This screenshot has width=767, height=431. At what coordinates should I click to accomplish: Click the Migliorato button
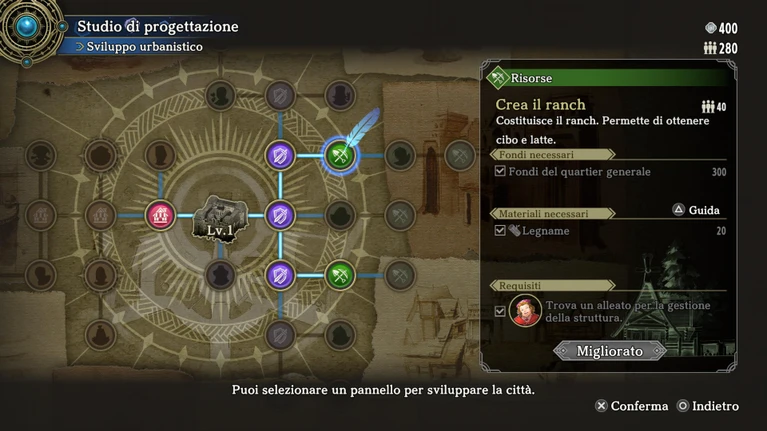point(608,351)
